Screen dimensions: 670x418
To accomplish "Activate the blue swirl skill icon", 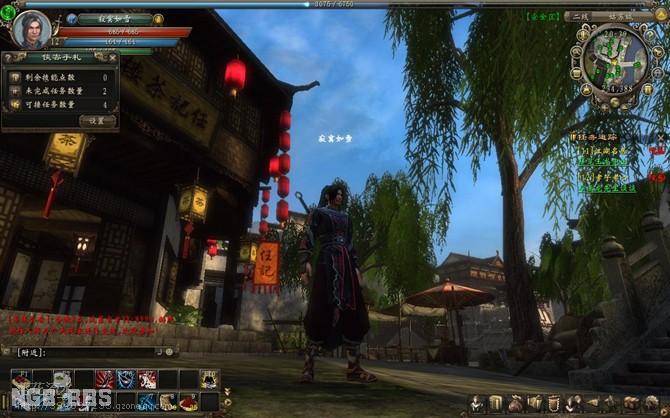I will [x=125, y=378].
